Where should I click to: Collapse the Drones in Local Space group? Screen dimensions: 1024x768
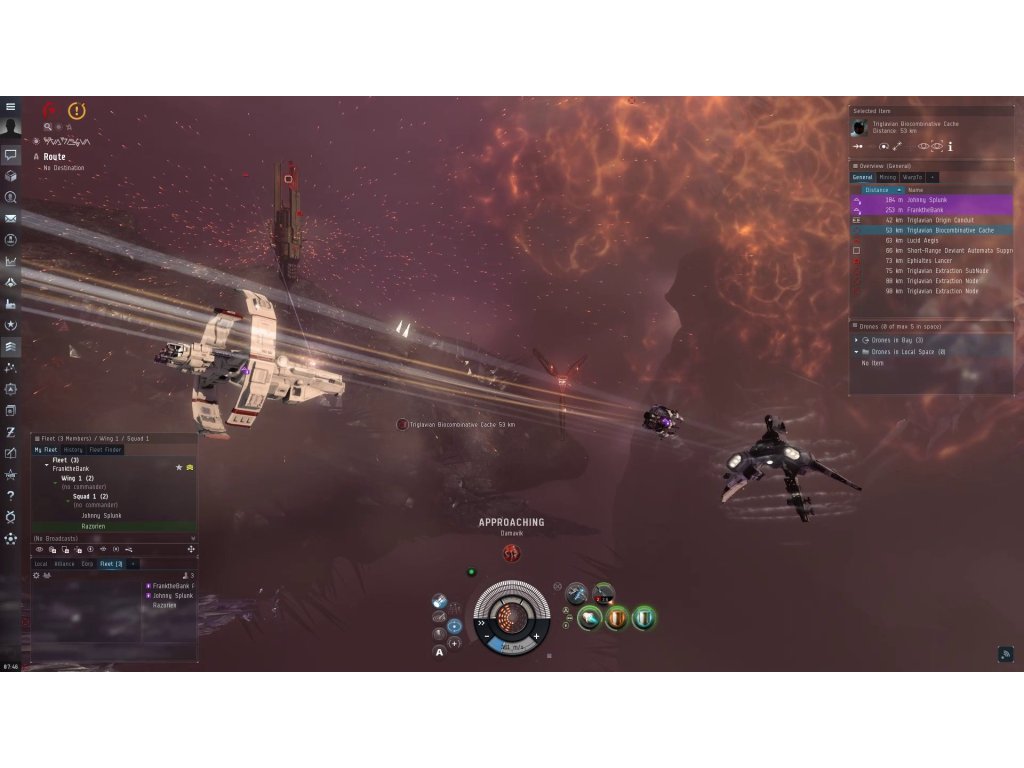856,352
